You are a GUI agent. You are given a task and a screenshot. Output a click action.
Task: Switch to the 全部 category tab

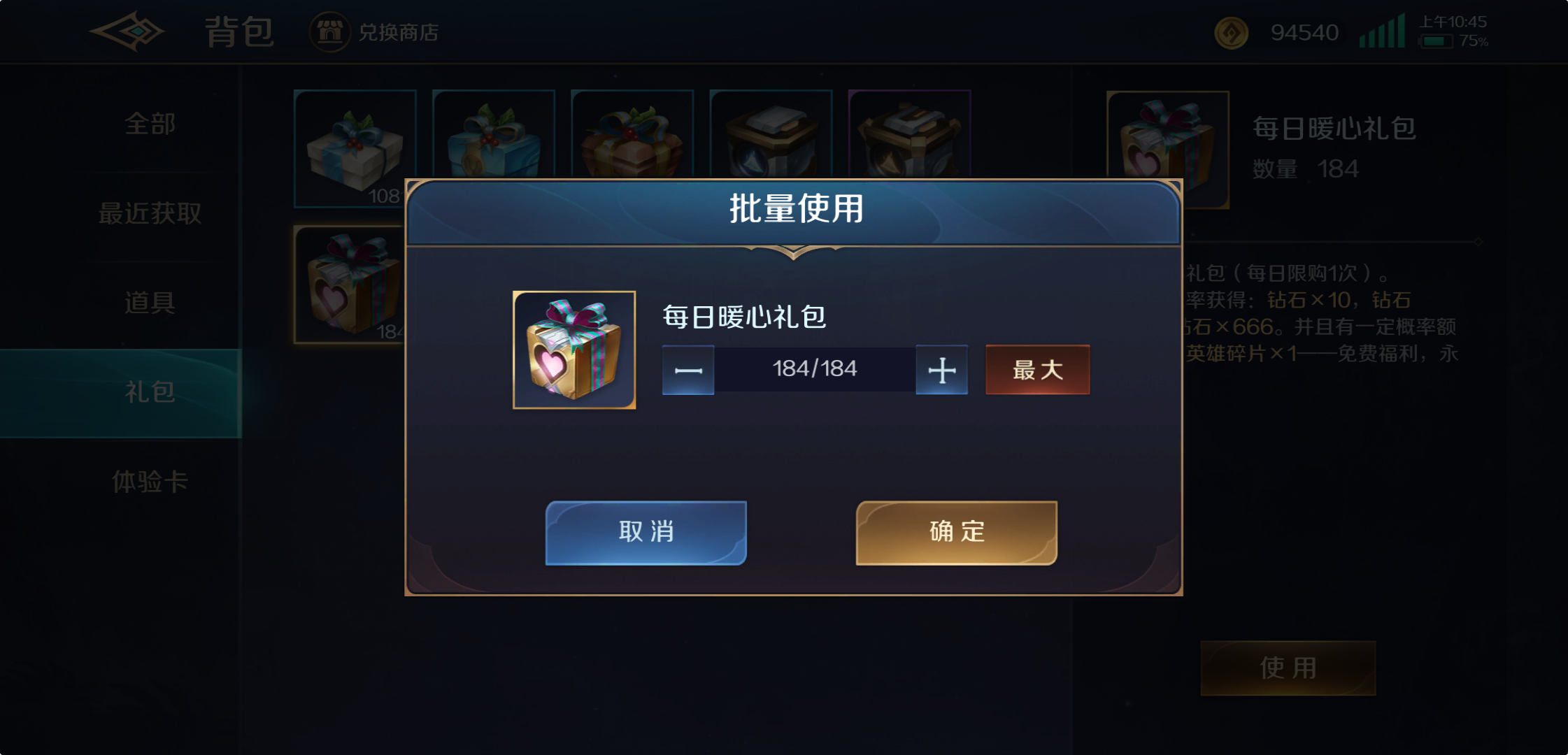tap(148, 124)
